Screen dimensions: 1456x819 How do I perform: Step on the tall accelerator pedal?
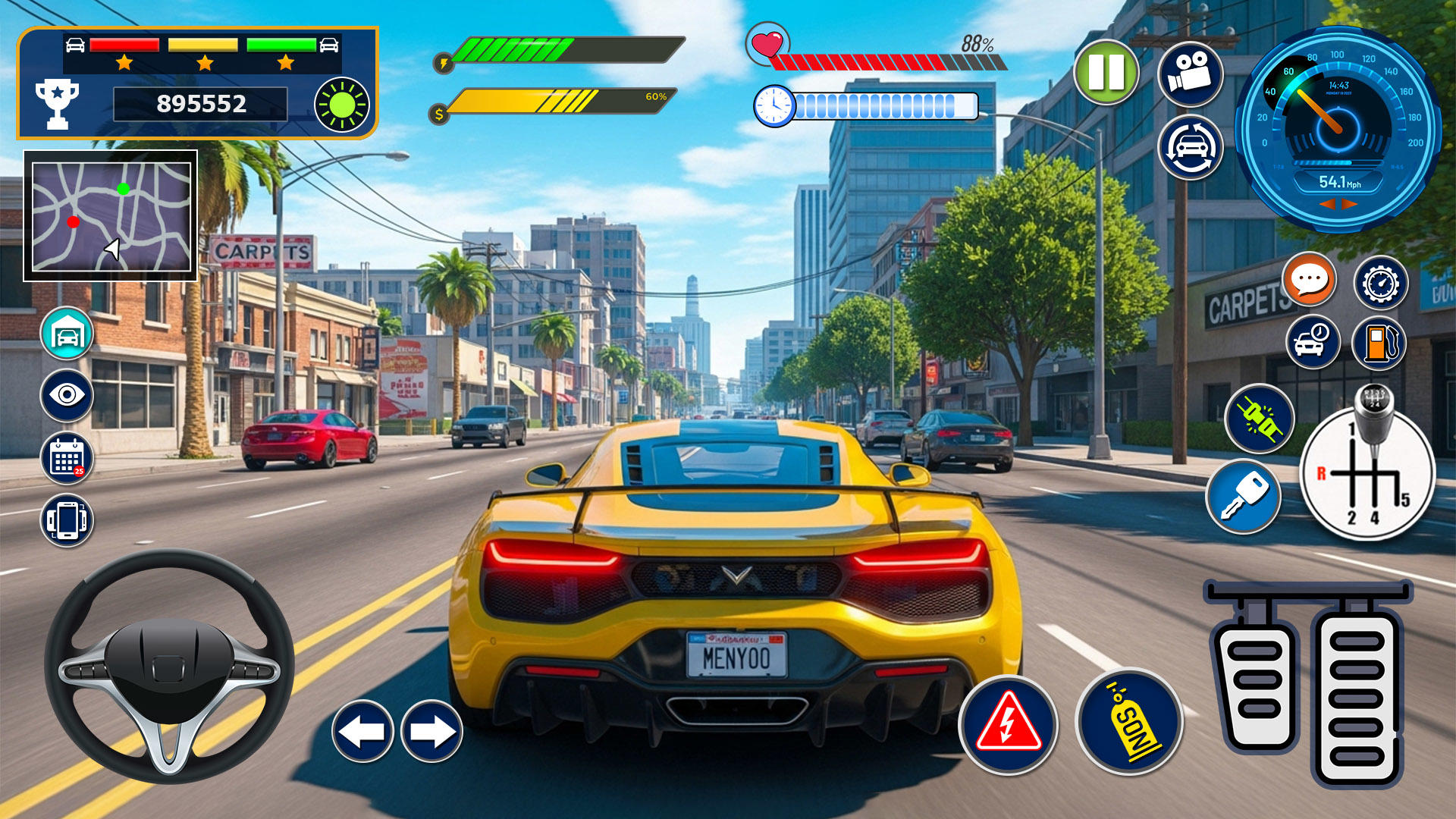1357,698
